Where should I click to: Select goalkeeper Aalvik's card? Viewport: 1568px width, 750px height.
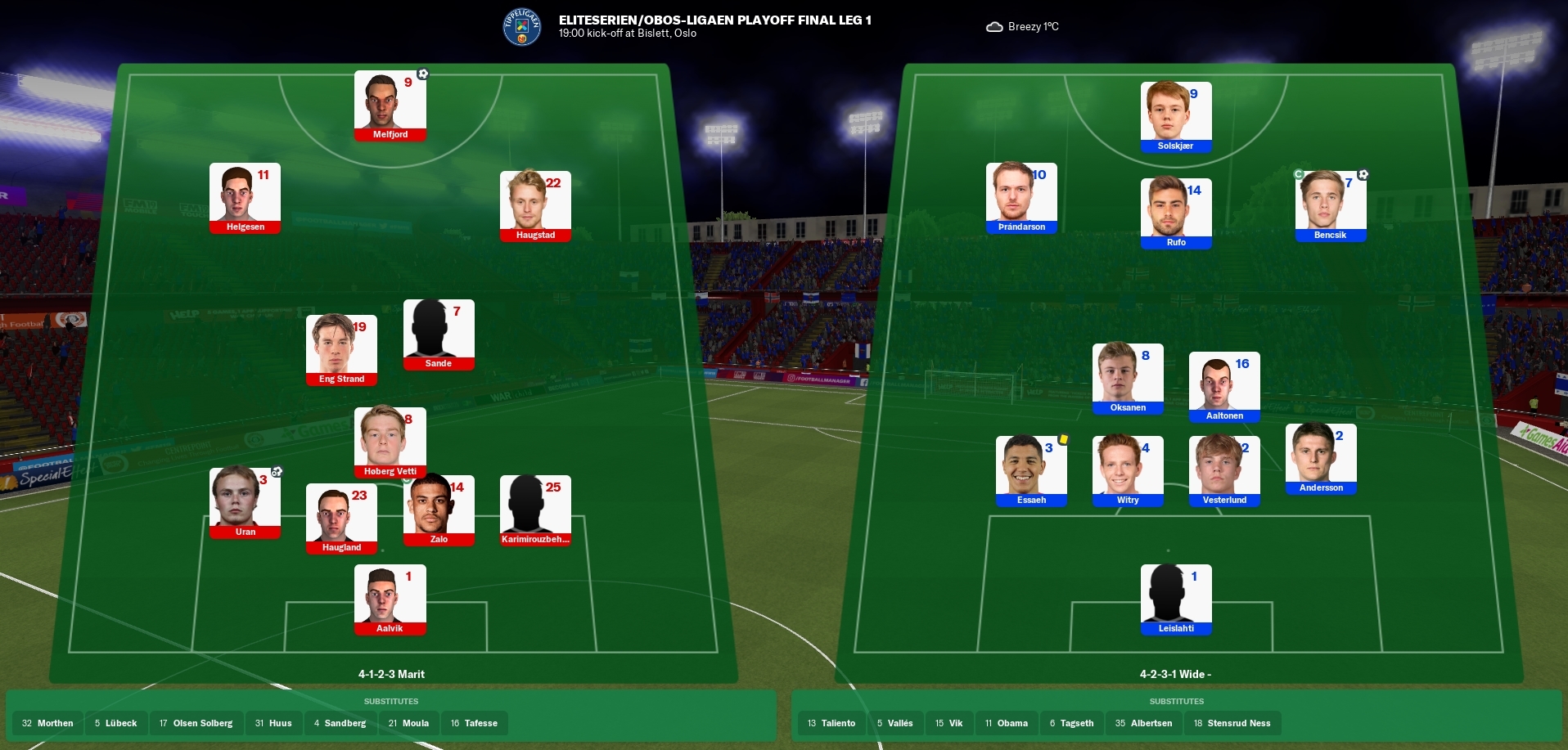pos(390,600)
